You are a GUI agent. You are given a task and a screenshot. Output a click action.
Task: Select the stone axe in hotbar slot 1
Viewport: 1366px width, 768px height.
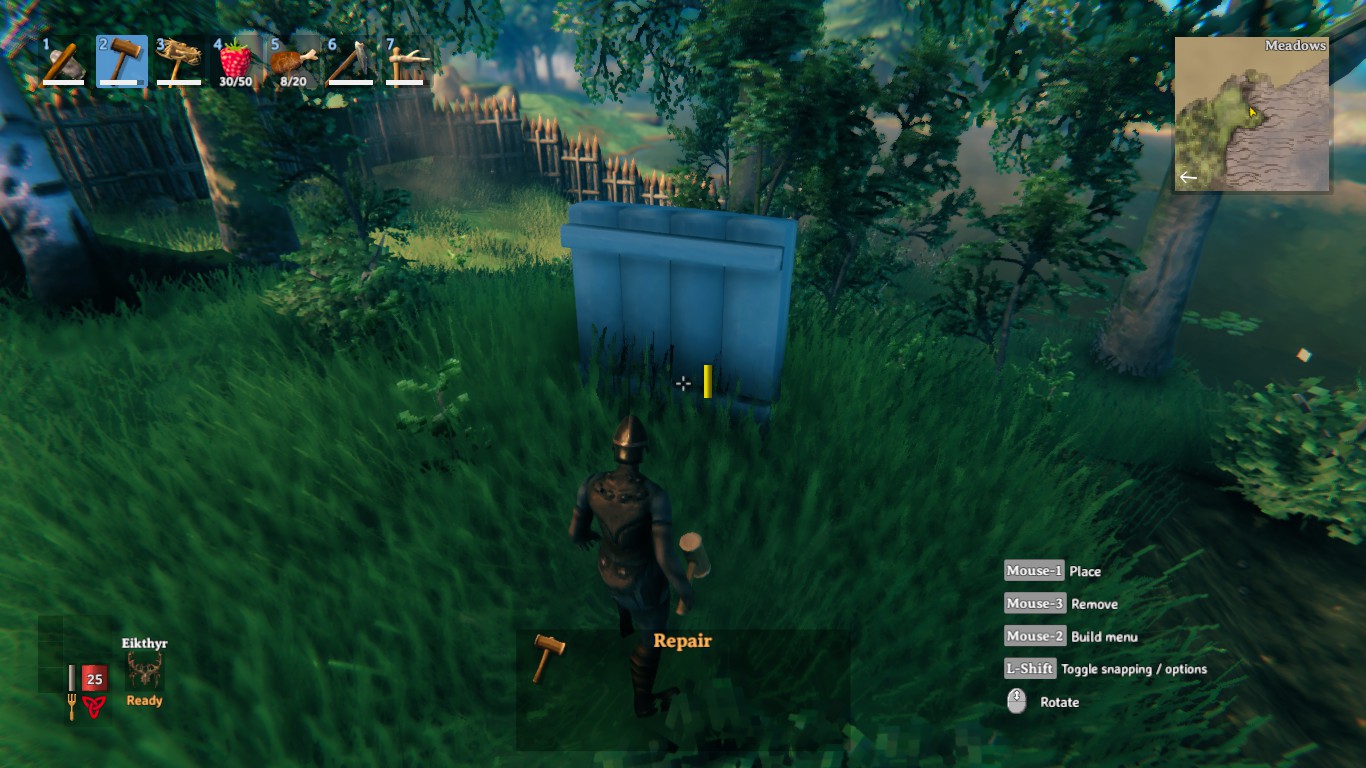click(62, 60)
